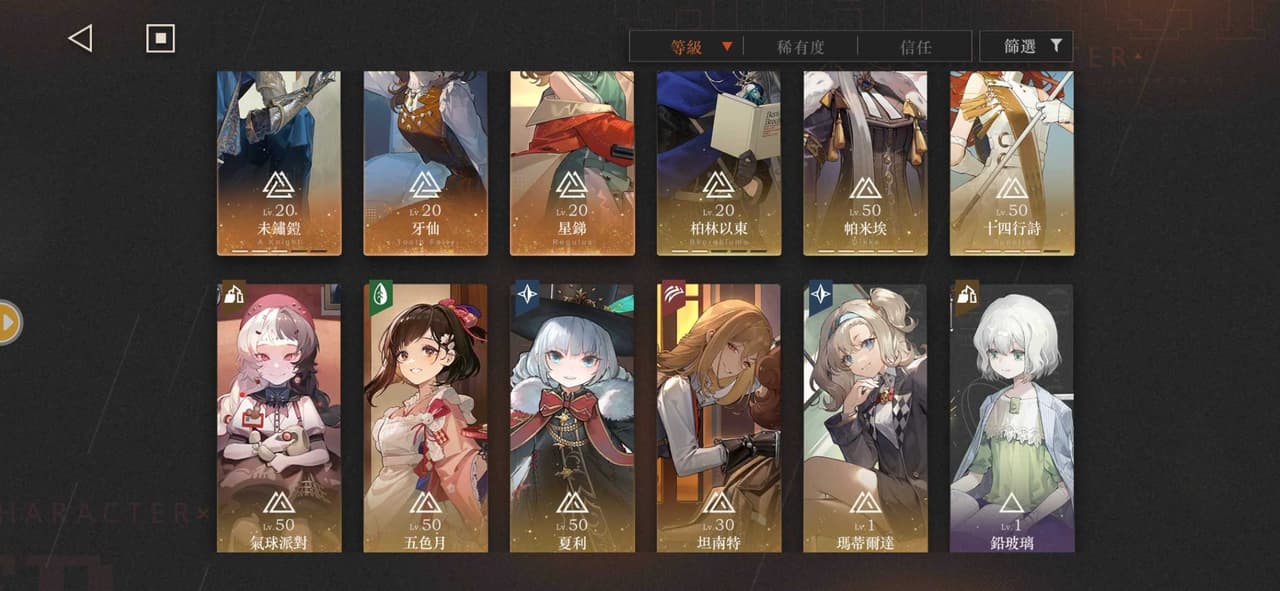Sort characters by 信任 trust
1280x591 pixels.
(915, 46)
